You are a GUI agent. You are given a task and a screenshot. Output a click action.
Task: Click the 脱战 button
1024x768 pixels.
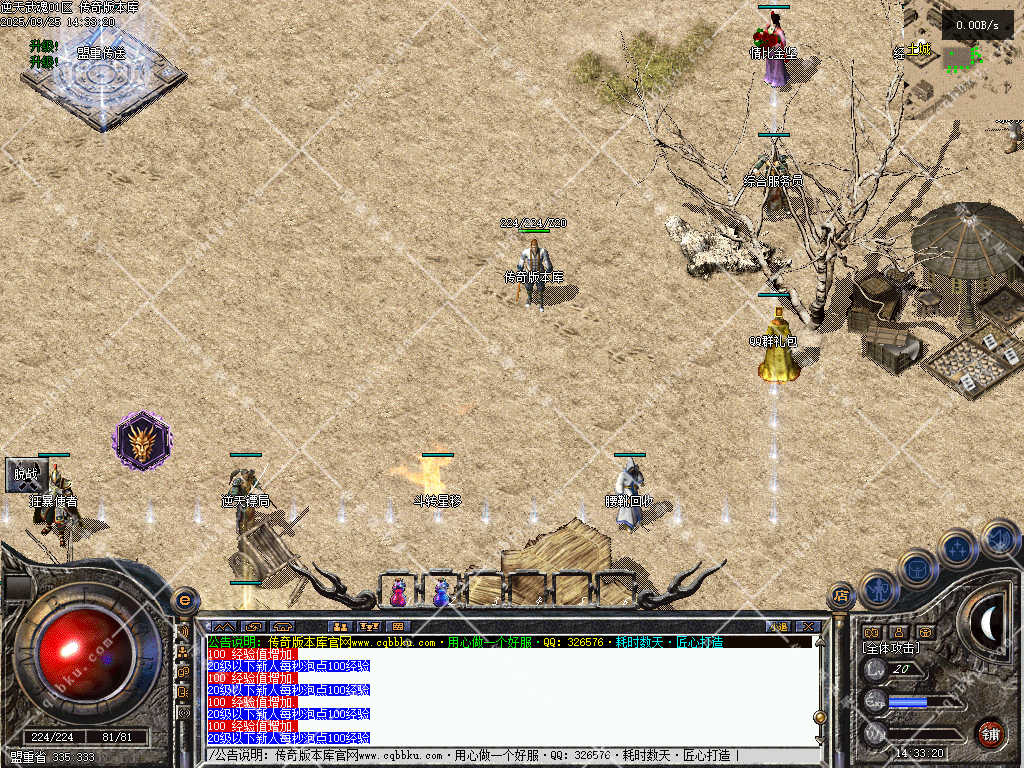pyautogui.click(x=25, y=476)
